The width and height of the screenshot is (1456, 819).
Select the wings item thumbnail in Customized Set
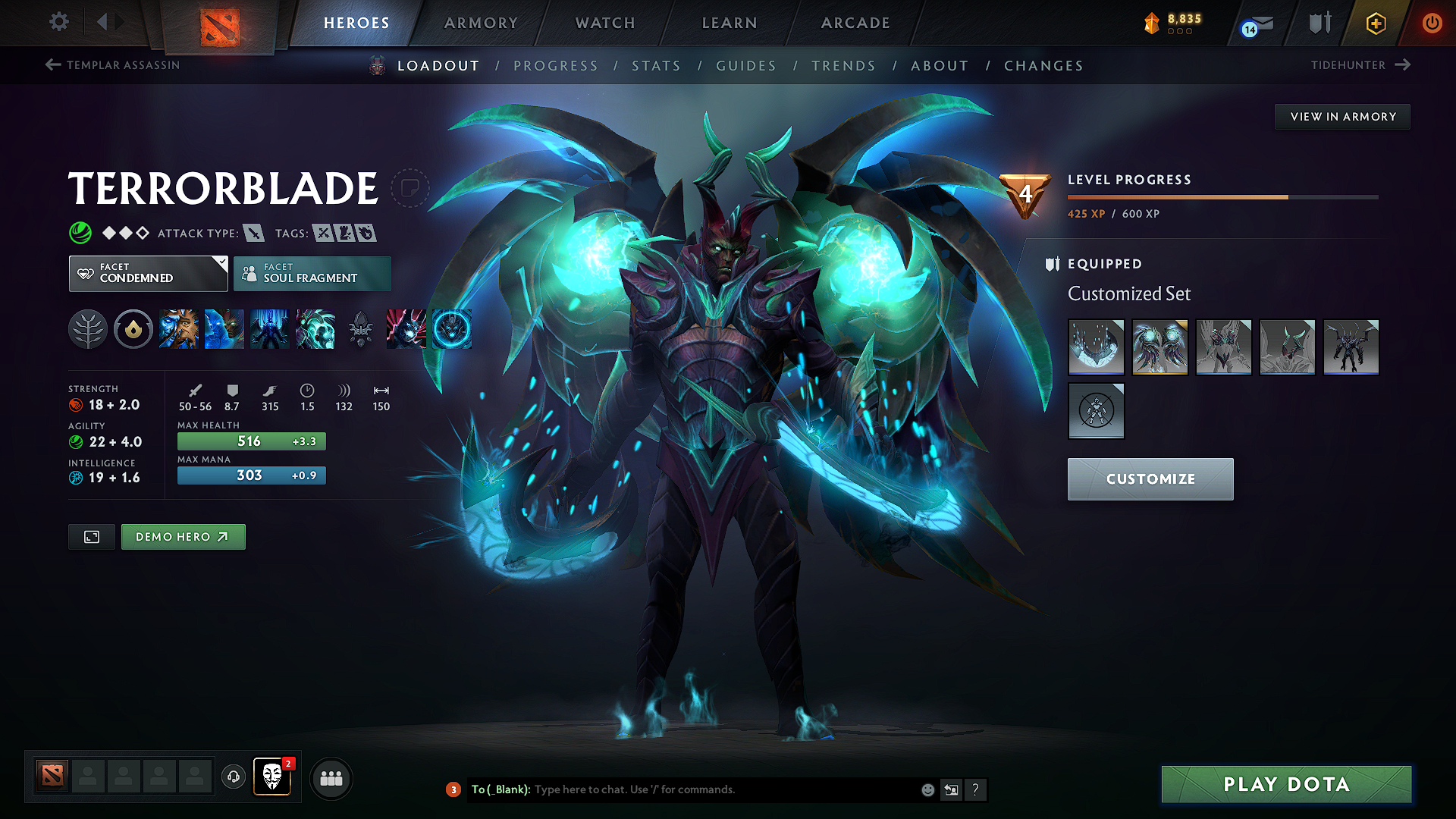pyautogui.click(x=1159, y=347)
